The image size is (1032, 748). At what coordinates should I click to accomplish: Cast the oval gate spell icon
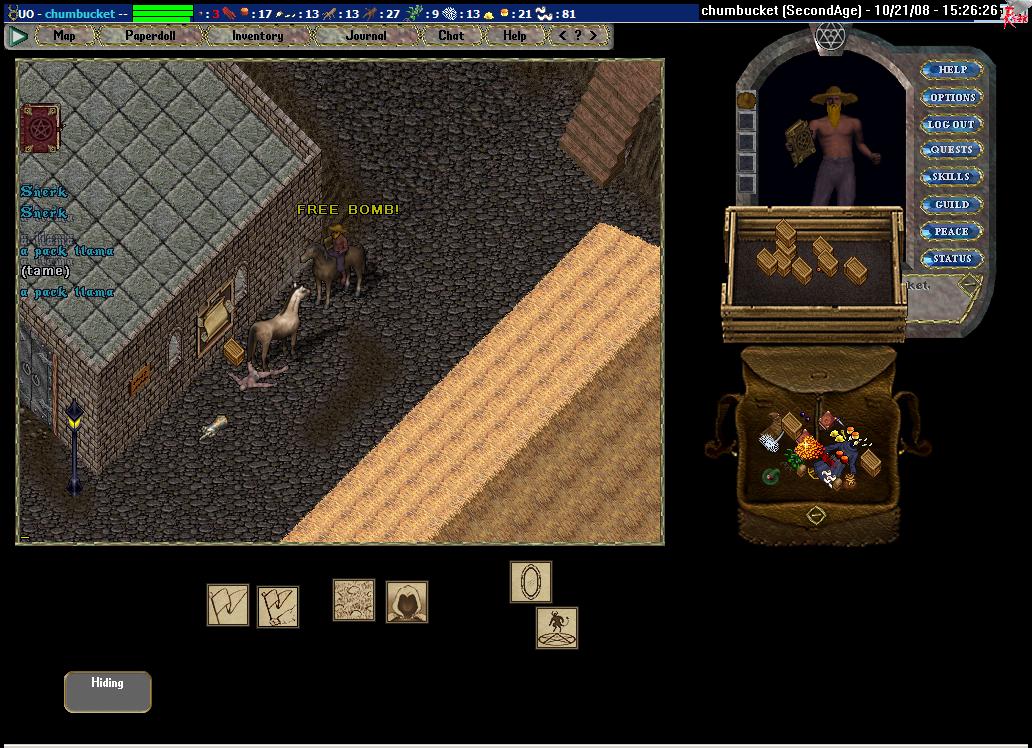click(531, 582)
